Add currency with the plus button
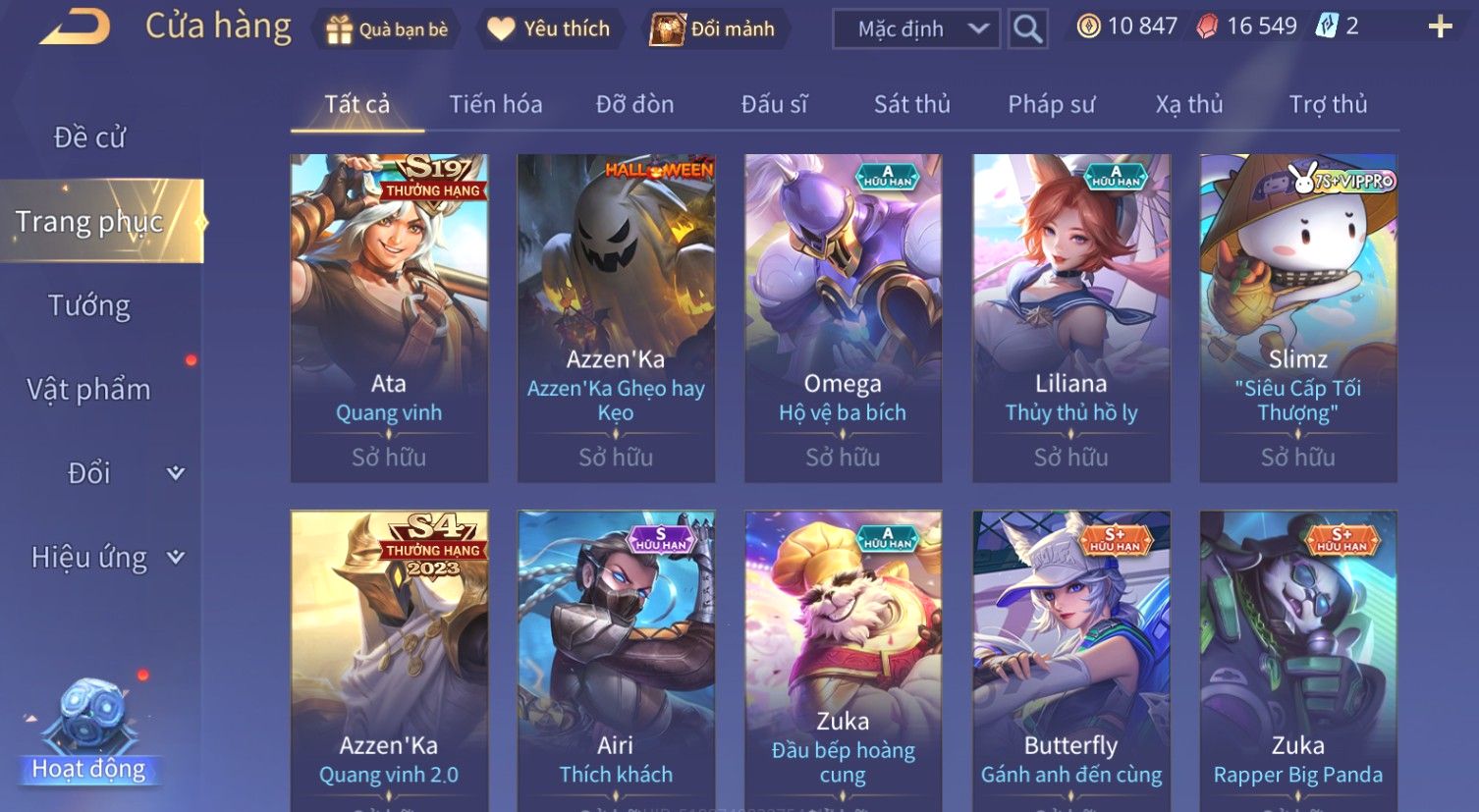Viewport: 1479px width, 812px height. [x=1440, y=27]
